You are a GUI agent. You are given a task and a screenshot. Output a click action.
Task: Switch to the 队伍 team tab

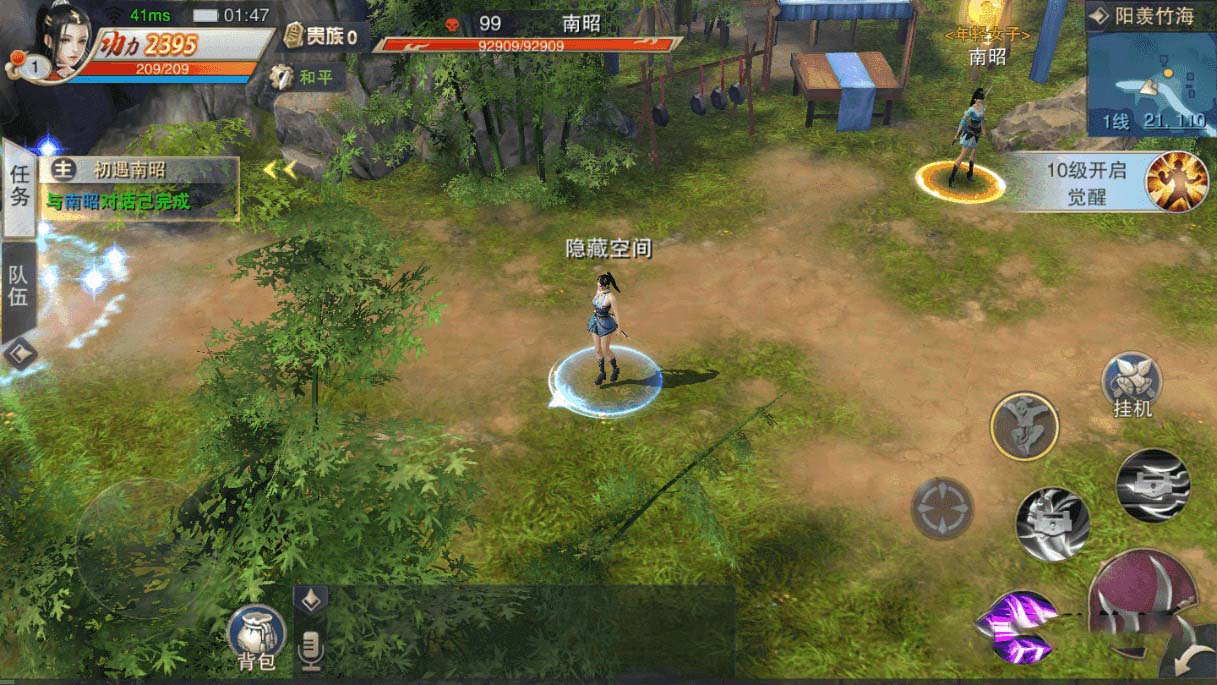coord(19,286)
